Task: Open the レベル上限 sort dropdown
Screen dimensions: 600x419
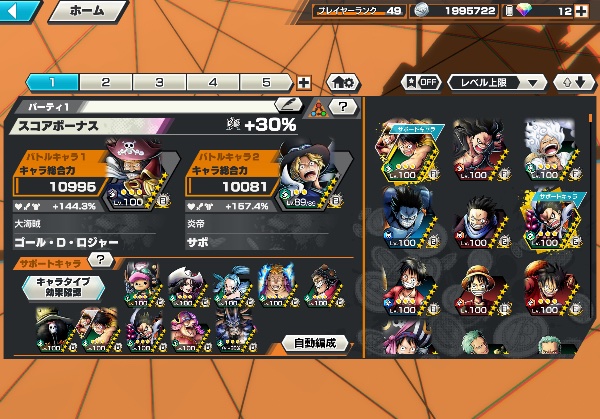Action: click(497, 82)
